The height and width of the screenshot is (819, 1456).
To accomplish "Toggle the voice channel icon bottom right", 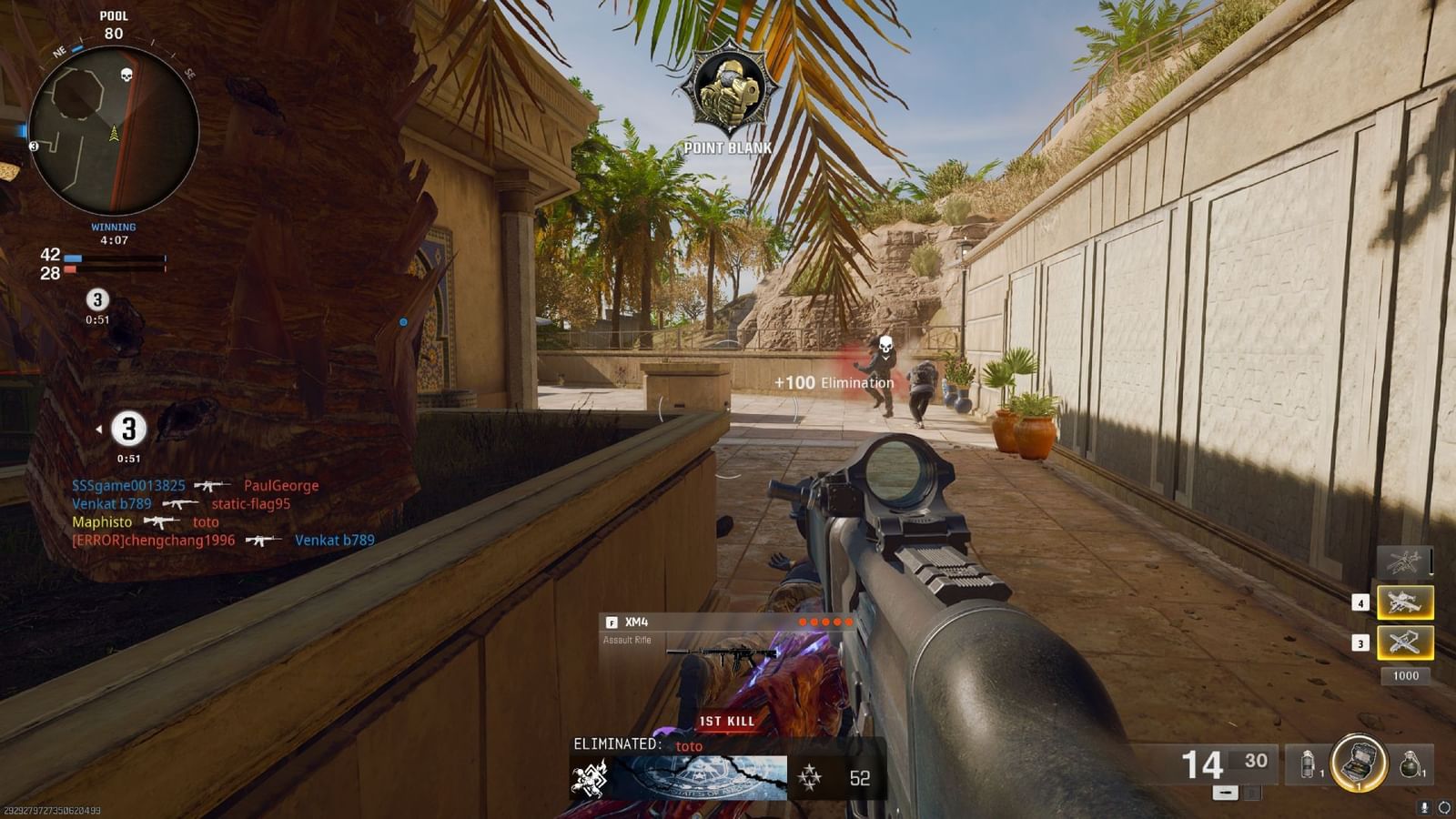I will (1443, 807).
